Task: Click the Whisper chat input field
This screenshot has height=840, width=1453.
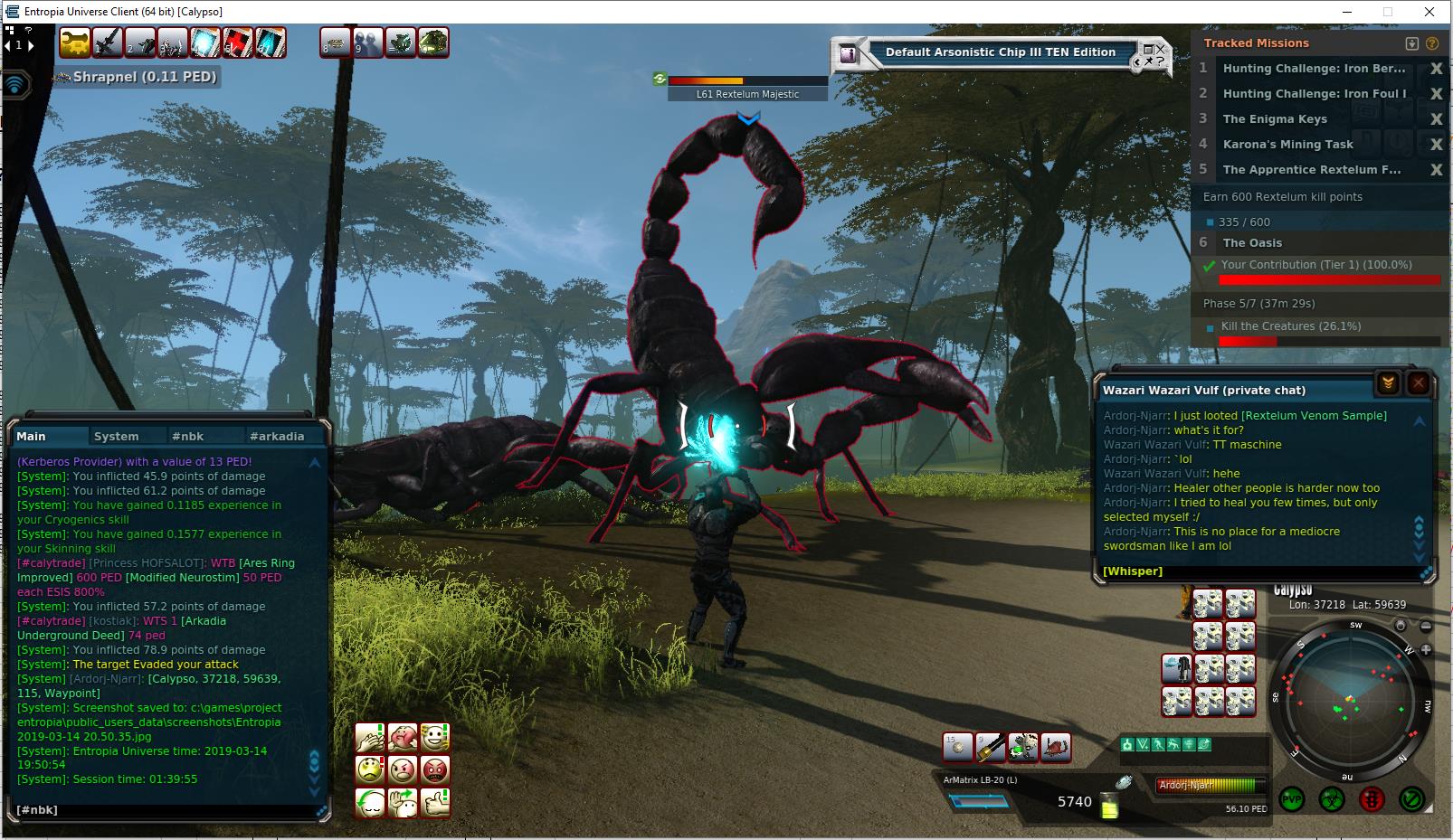Action: (x=1258, y=571)
